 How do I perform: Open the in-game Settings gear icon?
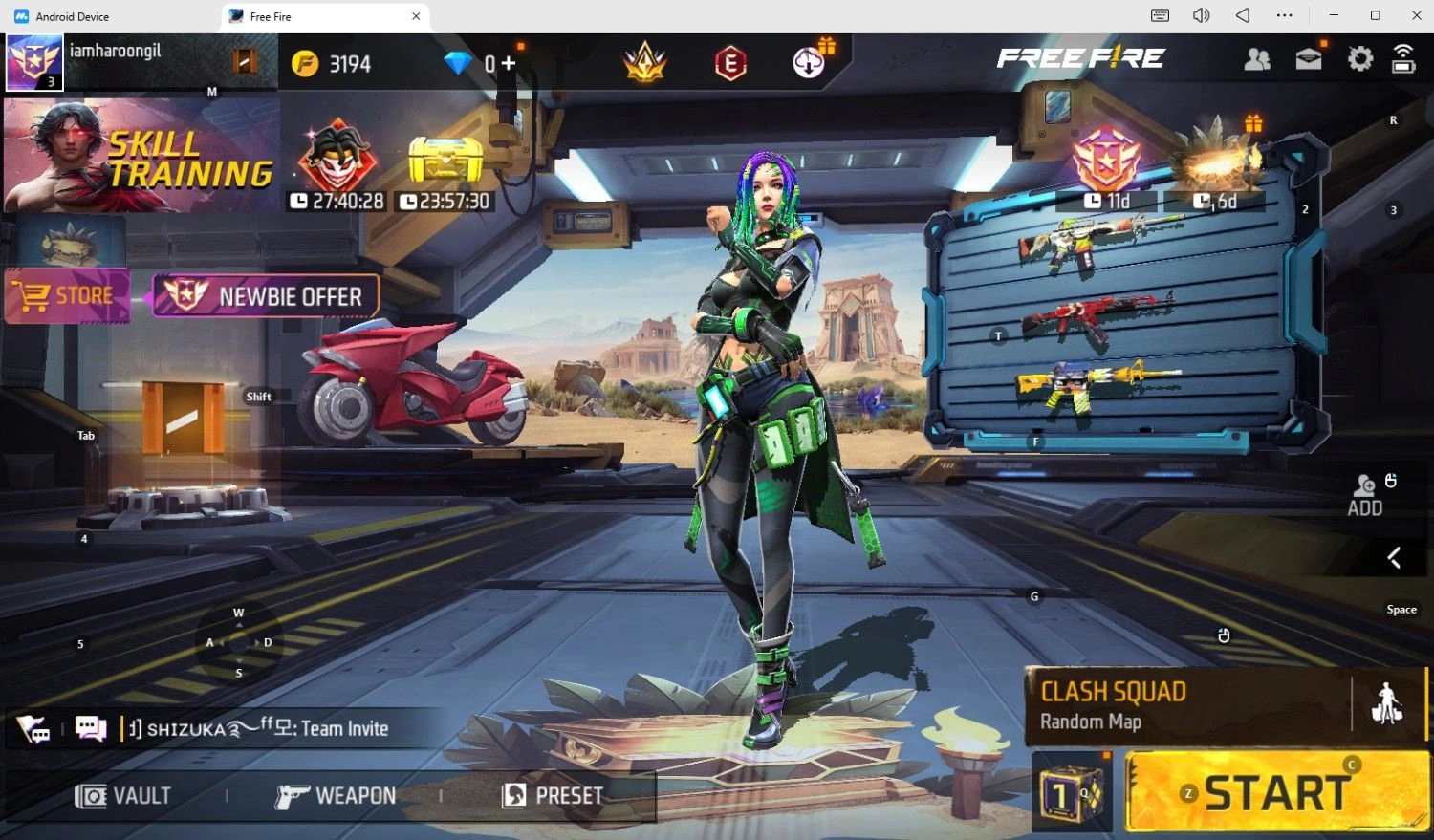1358,59
